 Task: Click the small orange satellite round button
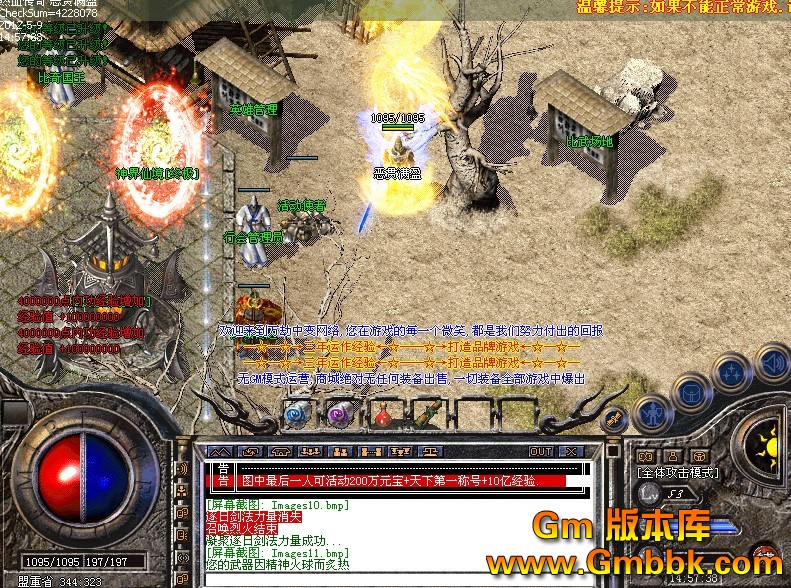pyautogui.click(x=614, y=416)
